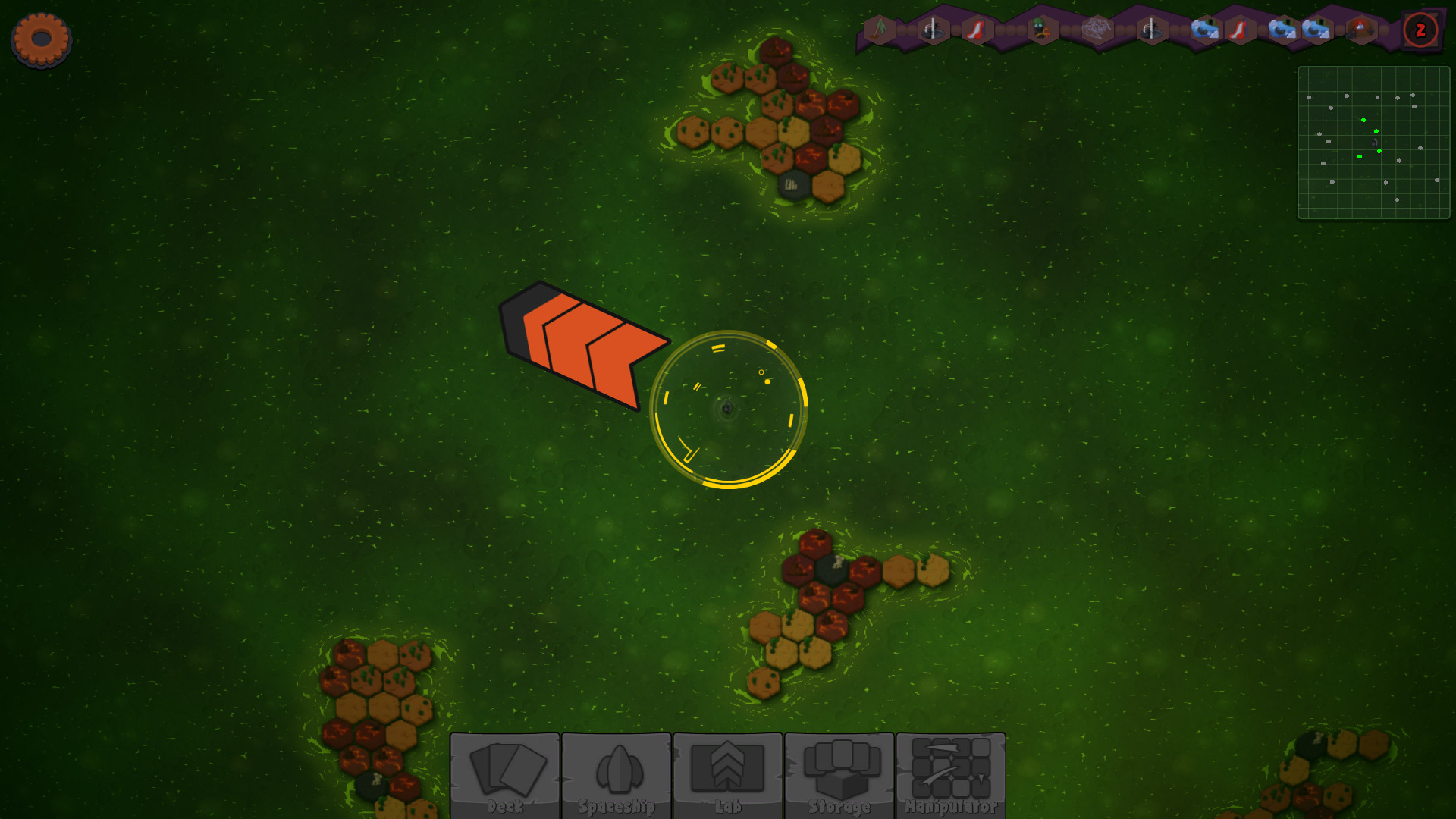
Task: Open the settings gear menu
Action: pos(41,39)
